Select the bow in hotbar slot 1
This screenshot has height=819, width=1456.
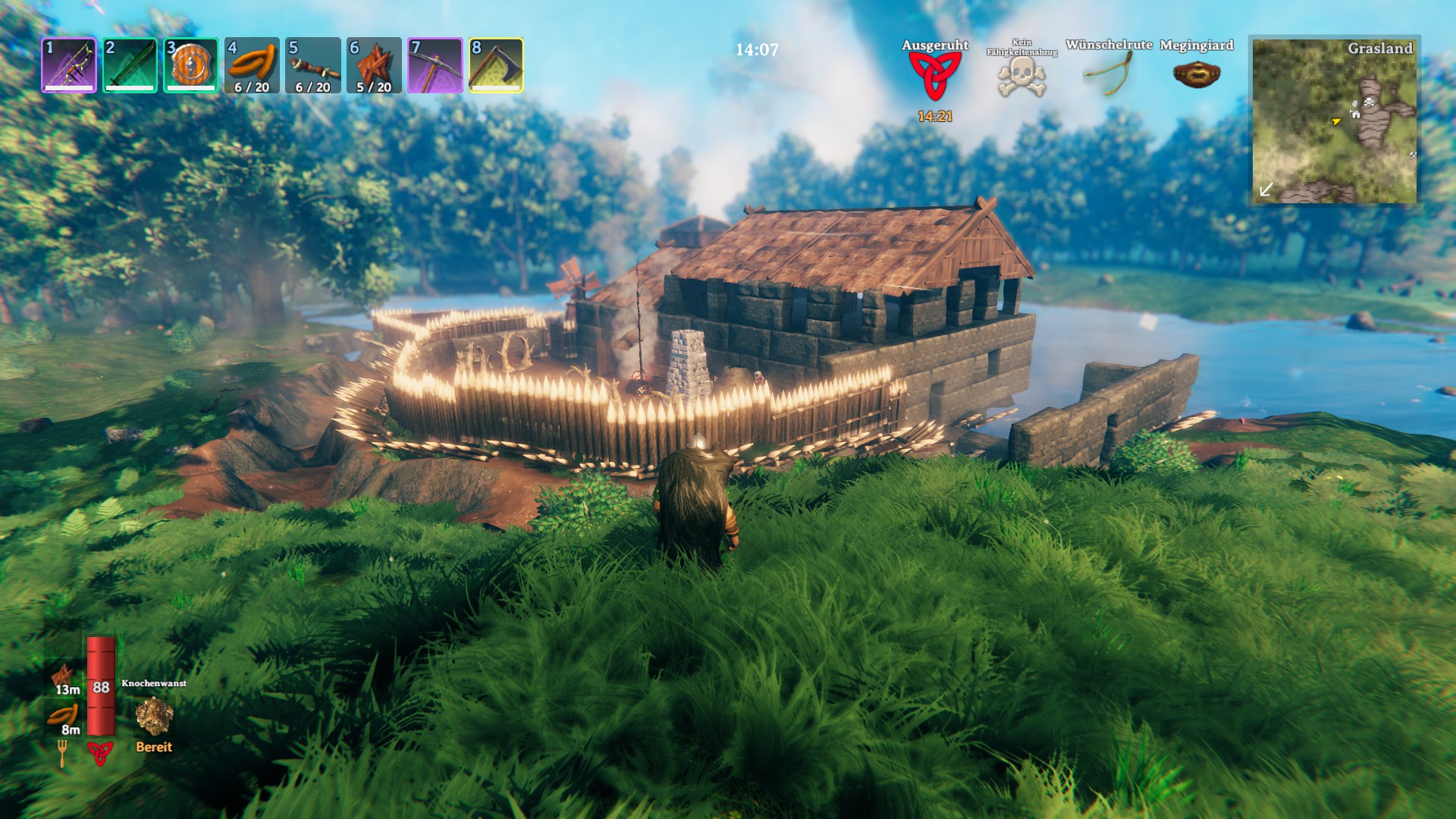click(x=69, y=65)
